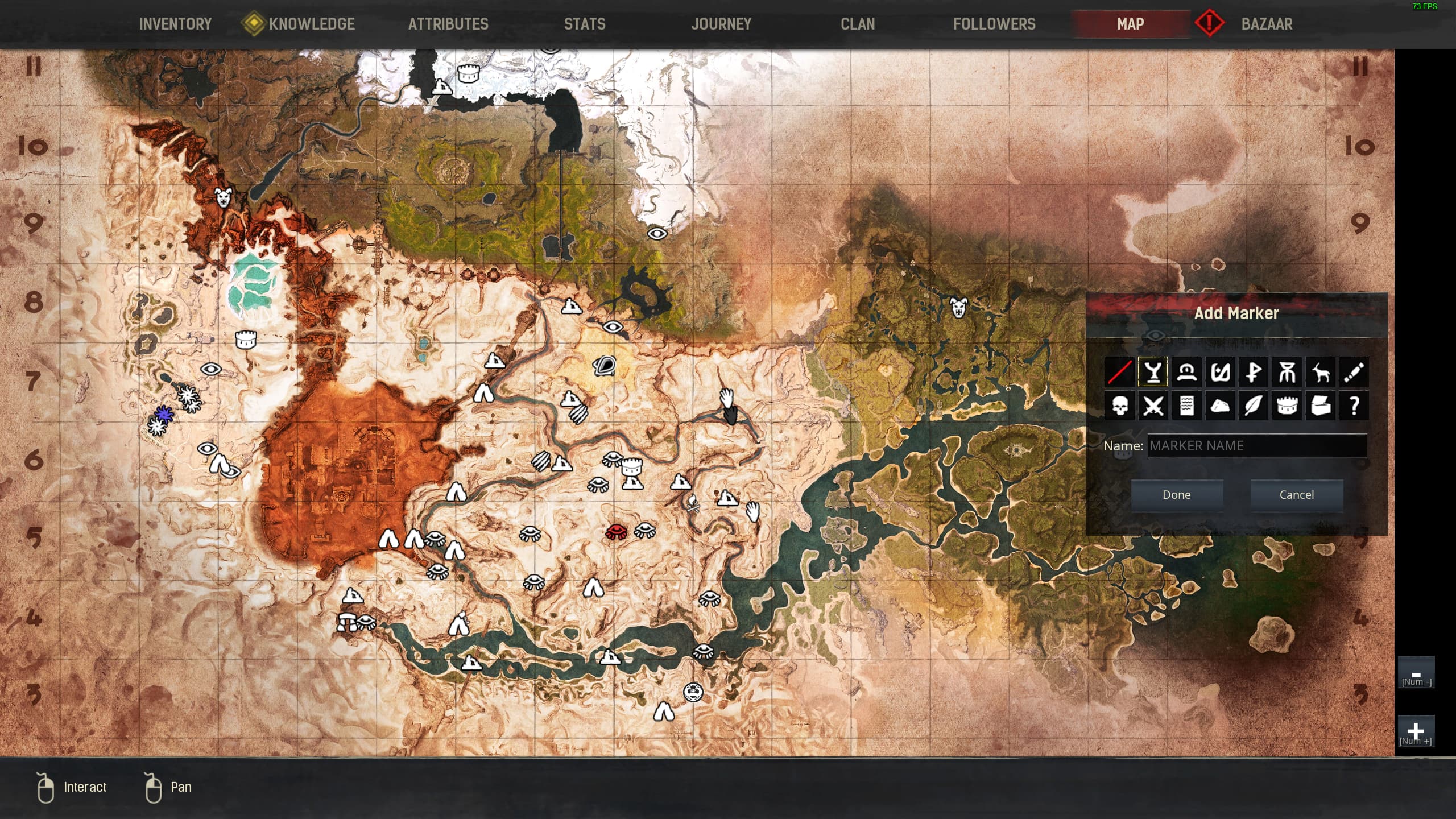Open the Journey tab

(x=721, y=24)
